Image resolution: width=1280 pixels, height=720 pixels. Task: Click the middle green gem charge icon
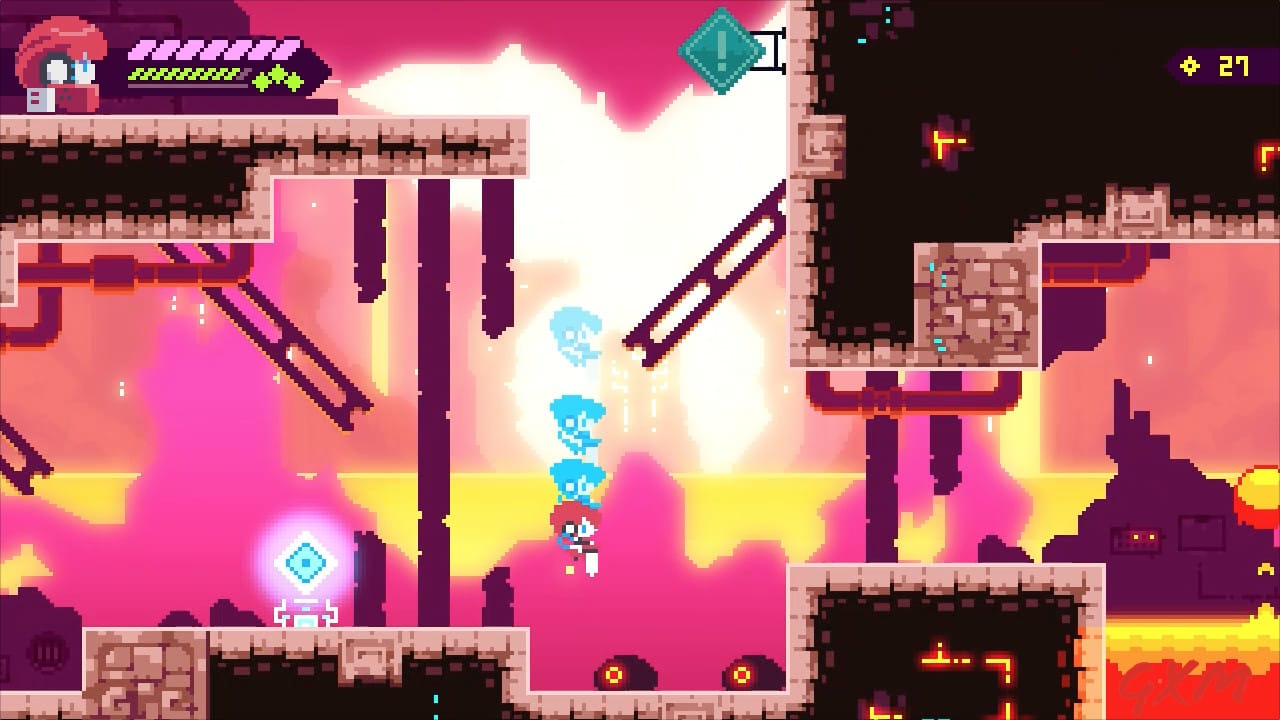pyautogui.click(x=277, y=73)
